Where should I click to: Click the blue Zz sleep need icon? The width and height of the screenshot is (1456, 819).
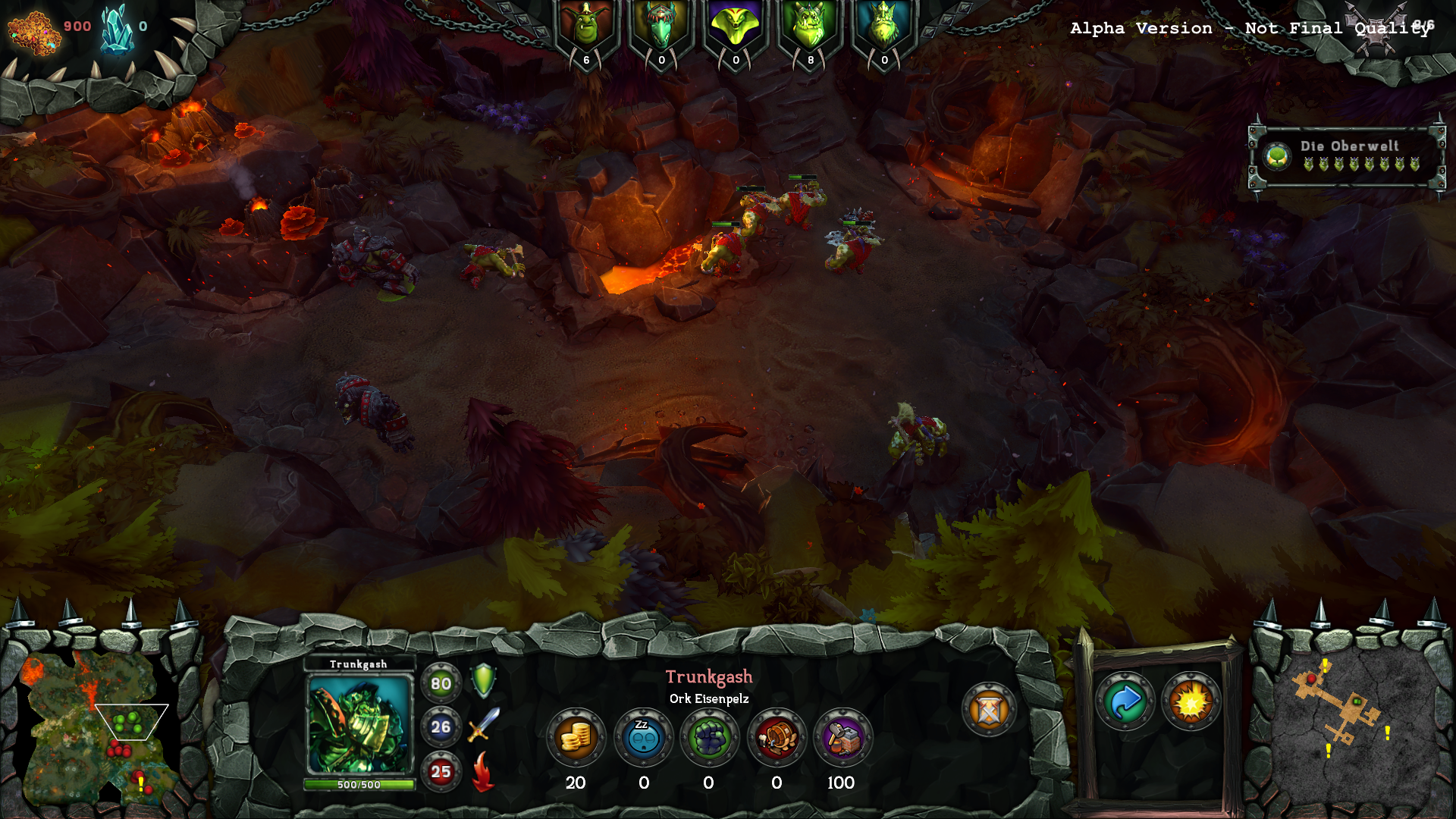click(x=643, y=737)
